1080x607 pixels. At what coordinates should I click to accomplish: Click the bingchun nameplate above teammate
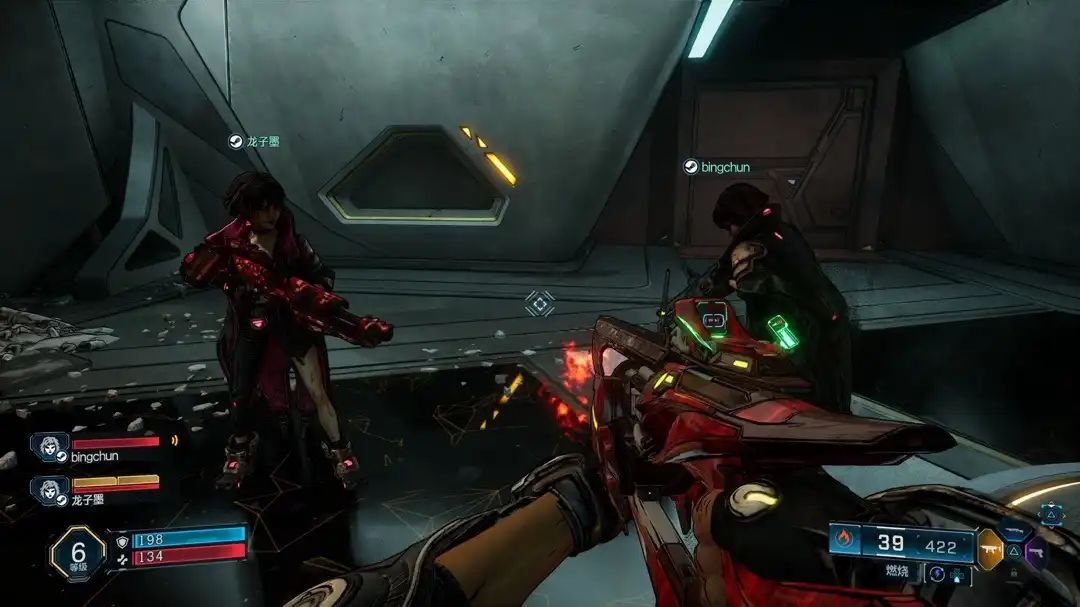pyautogui.click(x=716, y=167)
